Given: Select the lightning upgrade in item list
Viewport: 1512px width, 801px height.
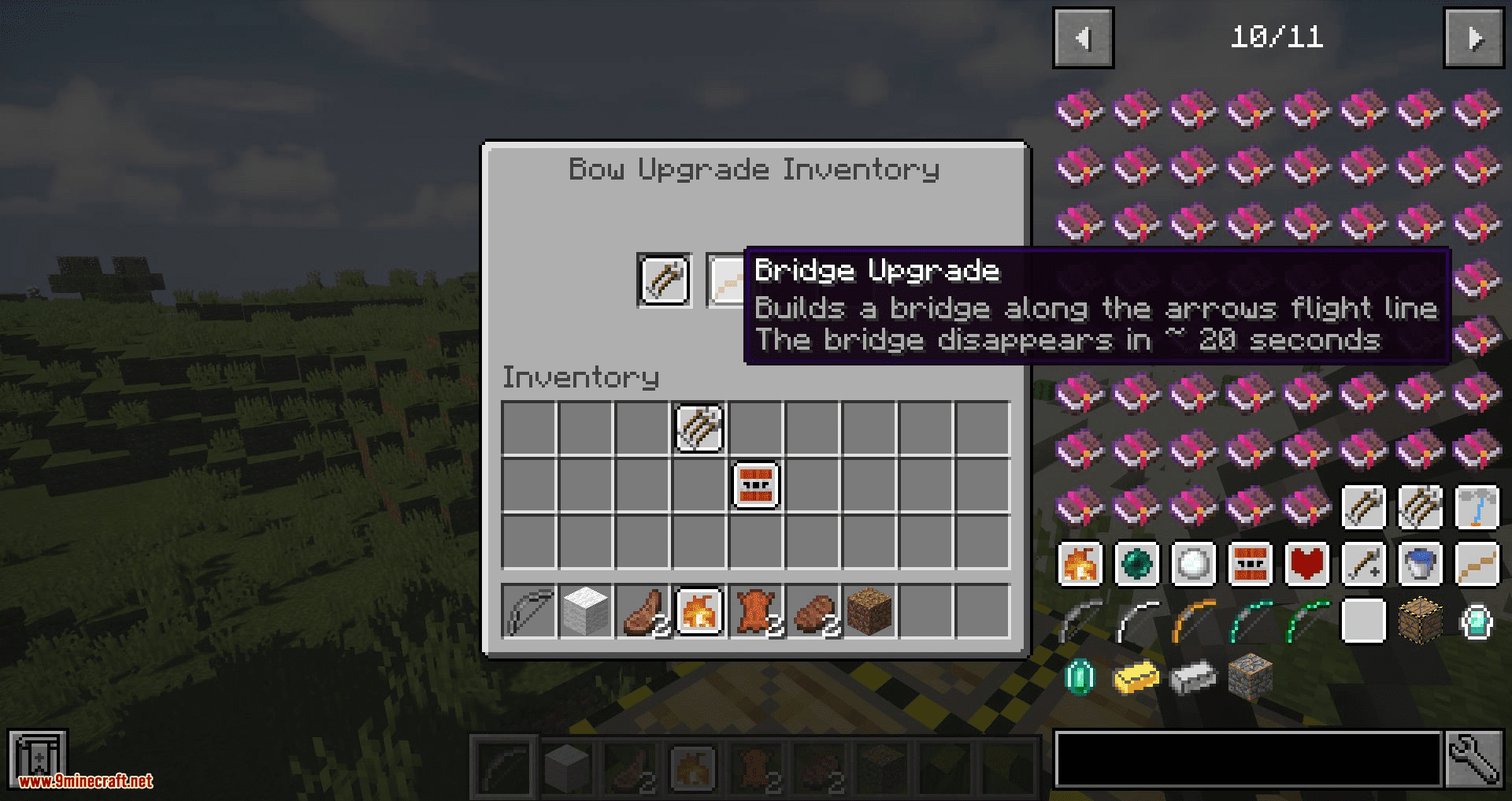Looking at the screenshot, I should (1477, 508).
